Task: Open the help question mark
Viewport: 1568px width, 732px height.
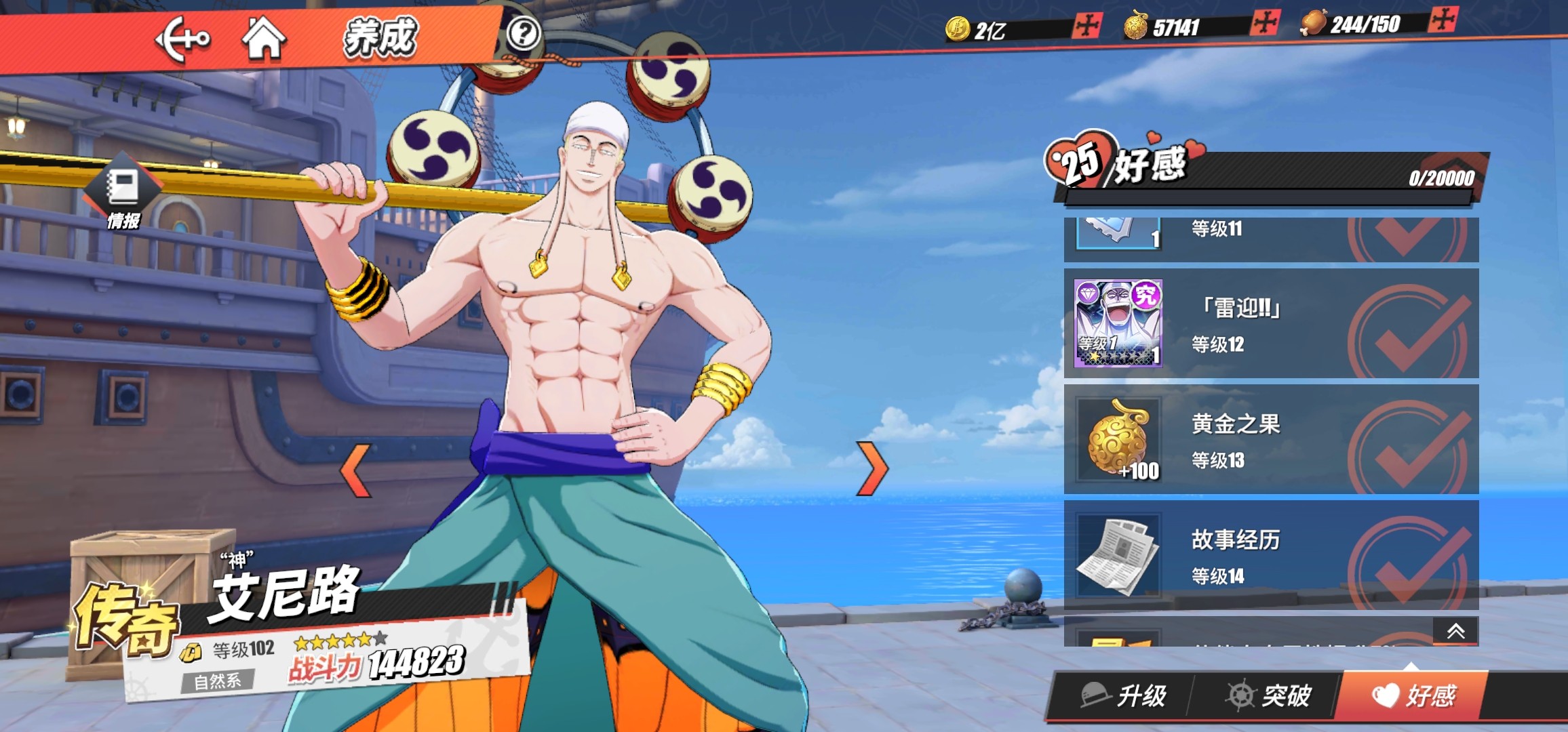Action: click(x=524, y=33)
